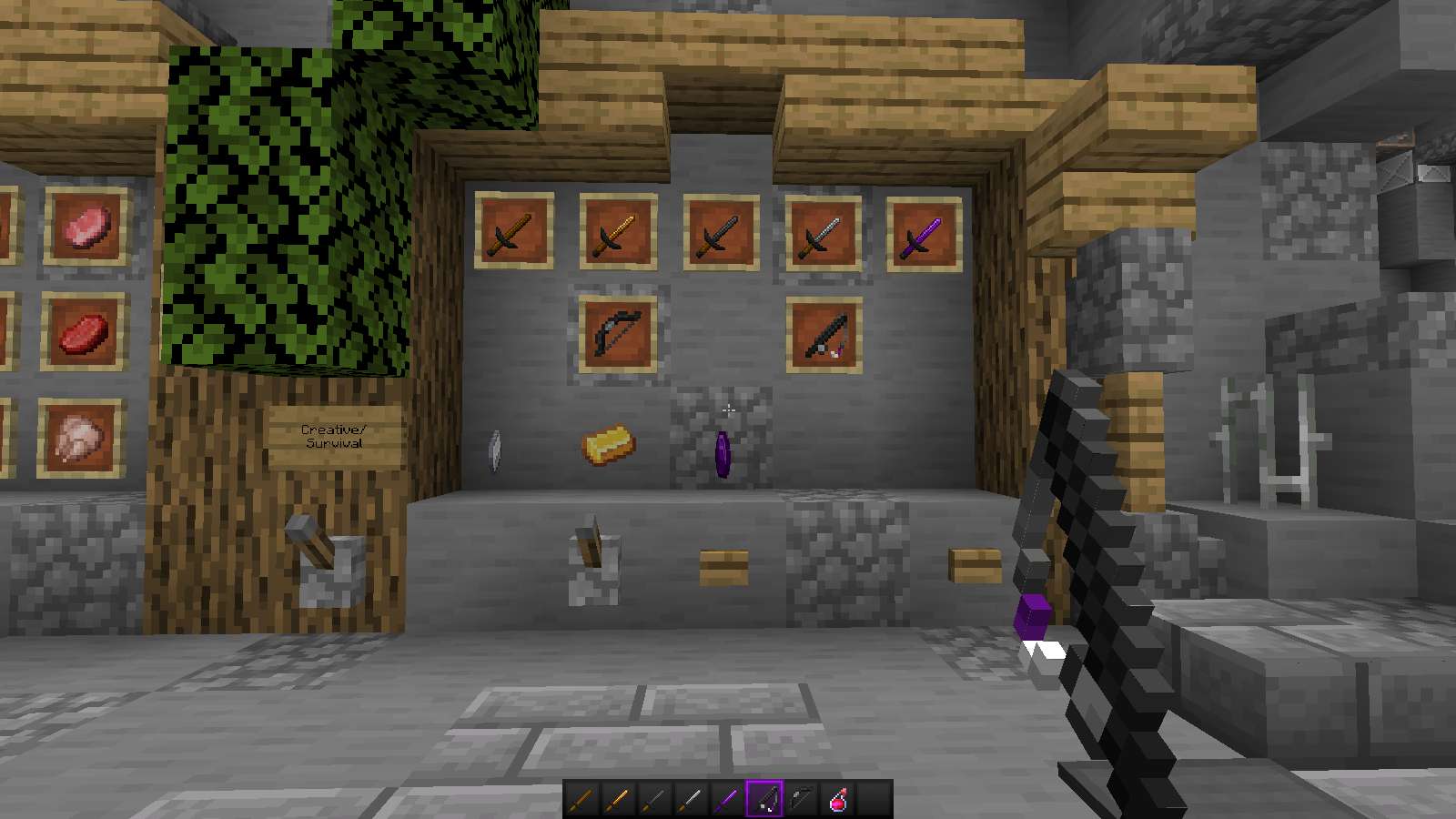Screen dimensions: 1456x819
Task: Click the highlighted fishing rod slot
Action: pos(763,800)
